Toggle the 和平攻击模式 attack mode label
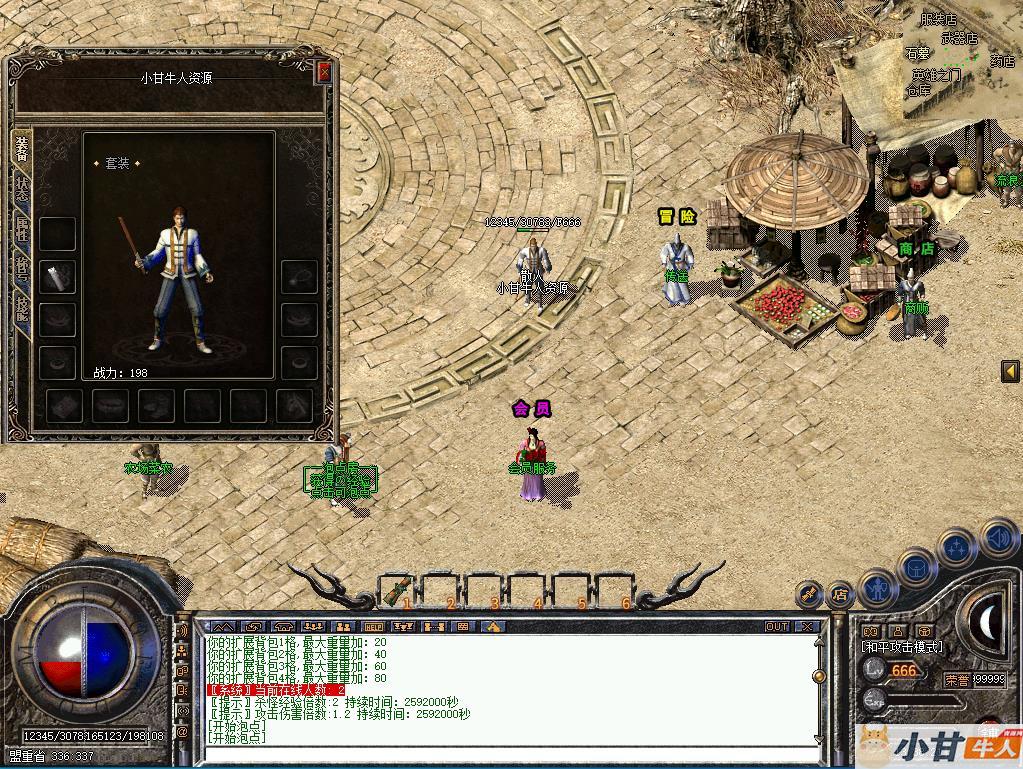This screenshot has width=1023, height=769. click(901, 647)
